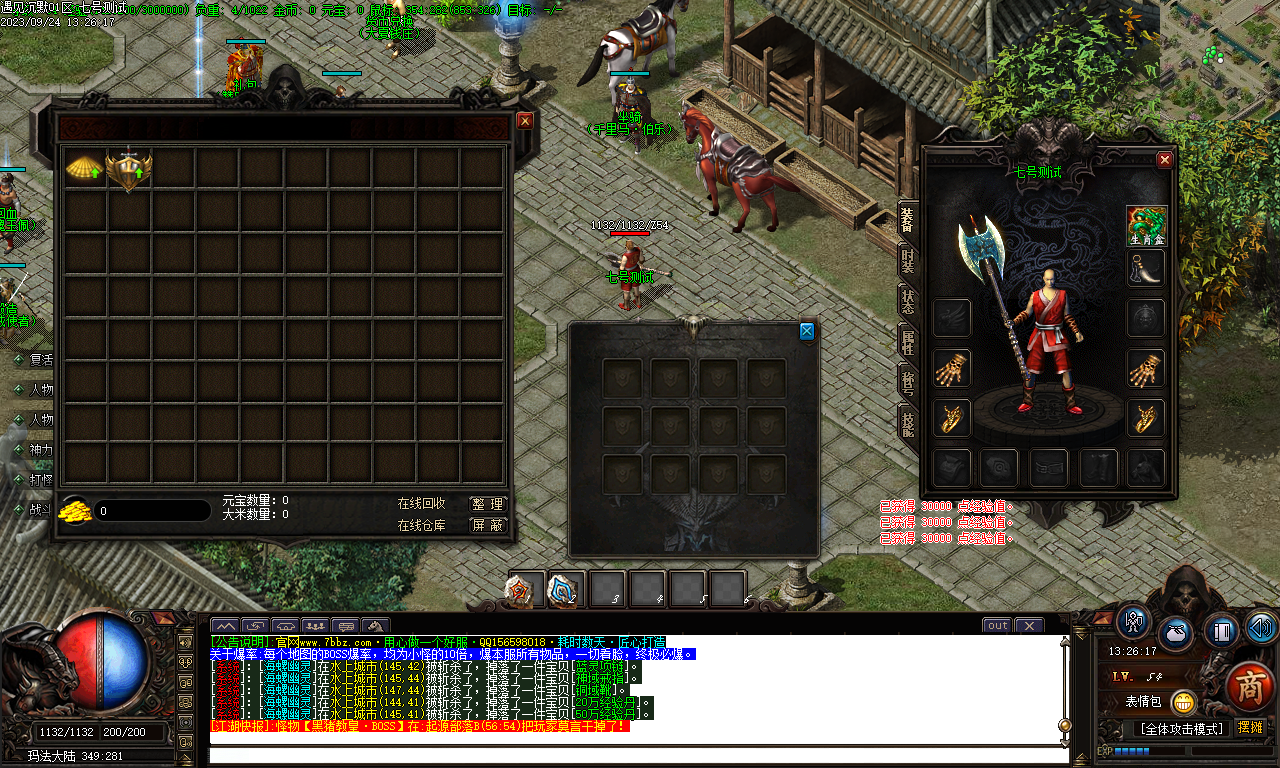Image resolution: width=1280 pixels, height=768 pixels.
Task: Open the chat bubble icon on chat toolbar
Action: click(343, 626)
